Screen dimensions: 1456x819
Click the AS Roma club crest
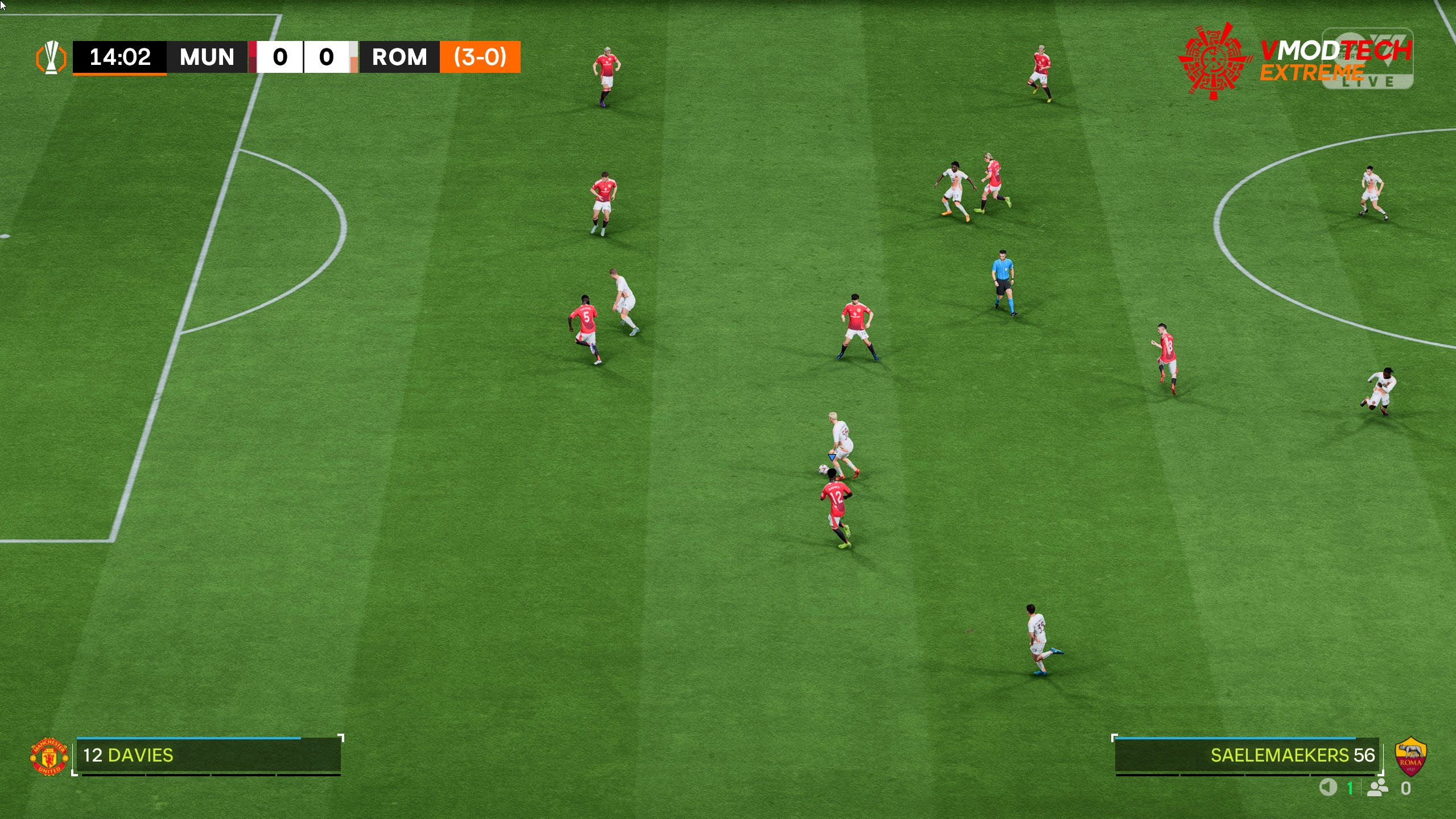tap(1410, 756)
